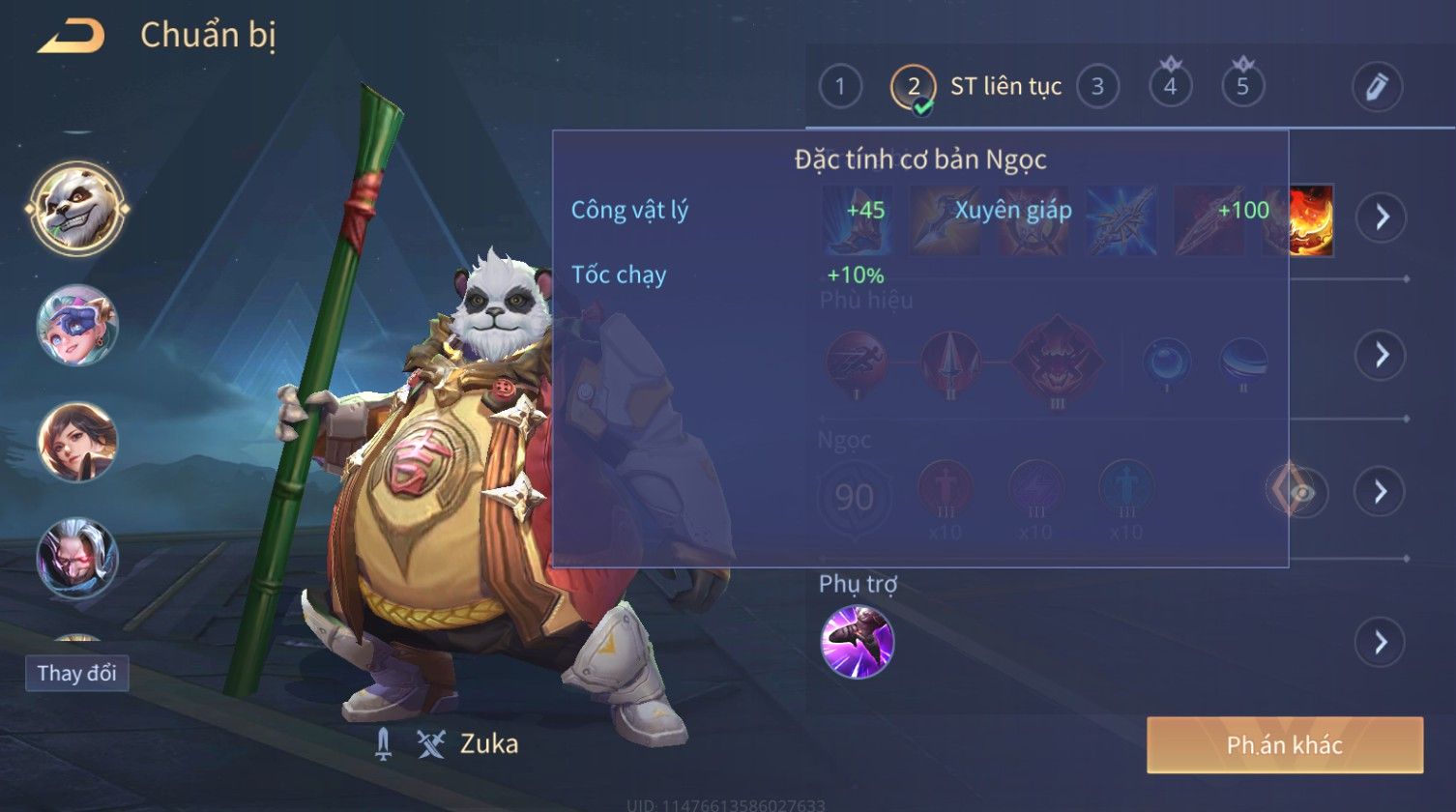Image resolution: width=1456 pixels, height=812 pixels.
Task: Open the equipment build arrow
Action: (1381, 217)
